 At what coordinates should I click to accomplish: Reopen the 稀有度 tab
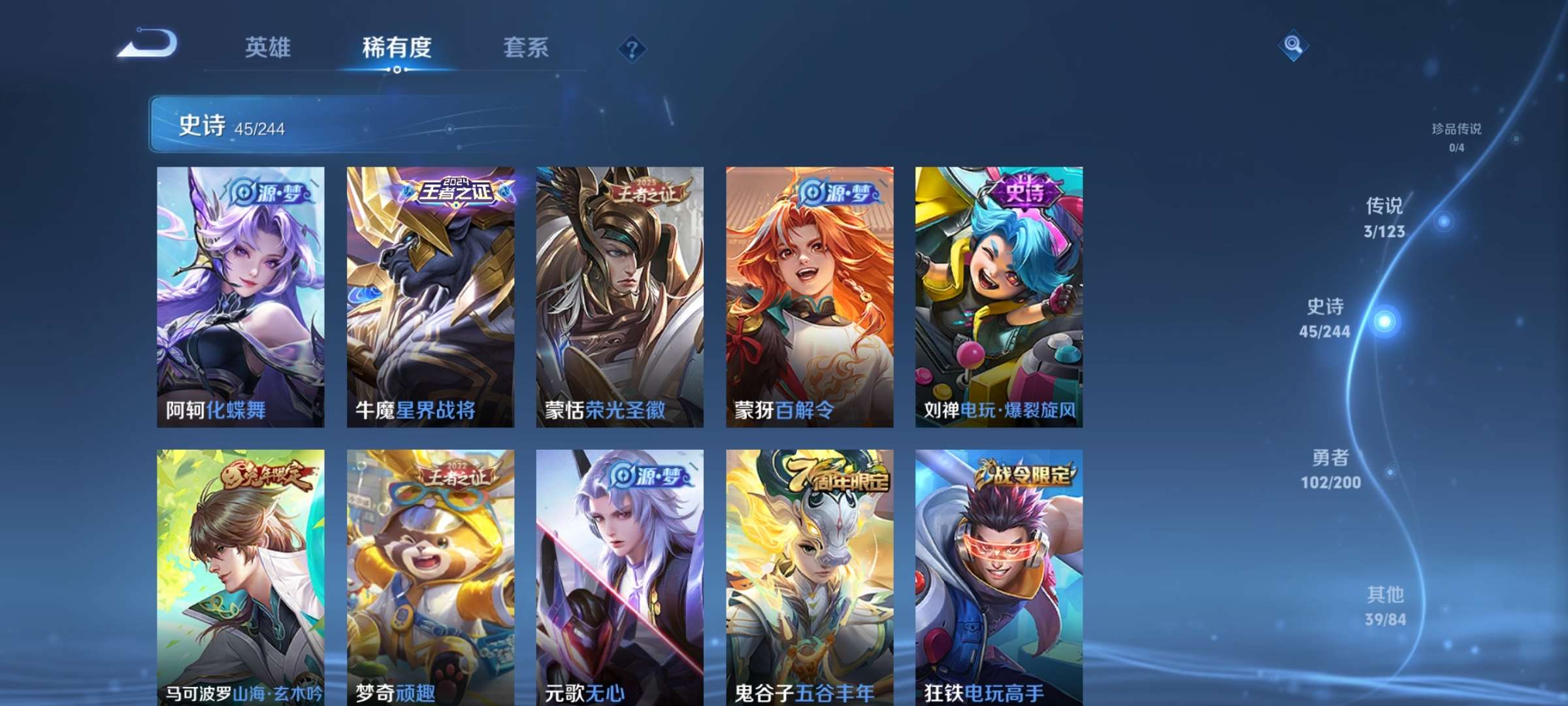397,46
